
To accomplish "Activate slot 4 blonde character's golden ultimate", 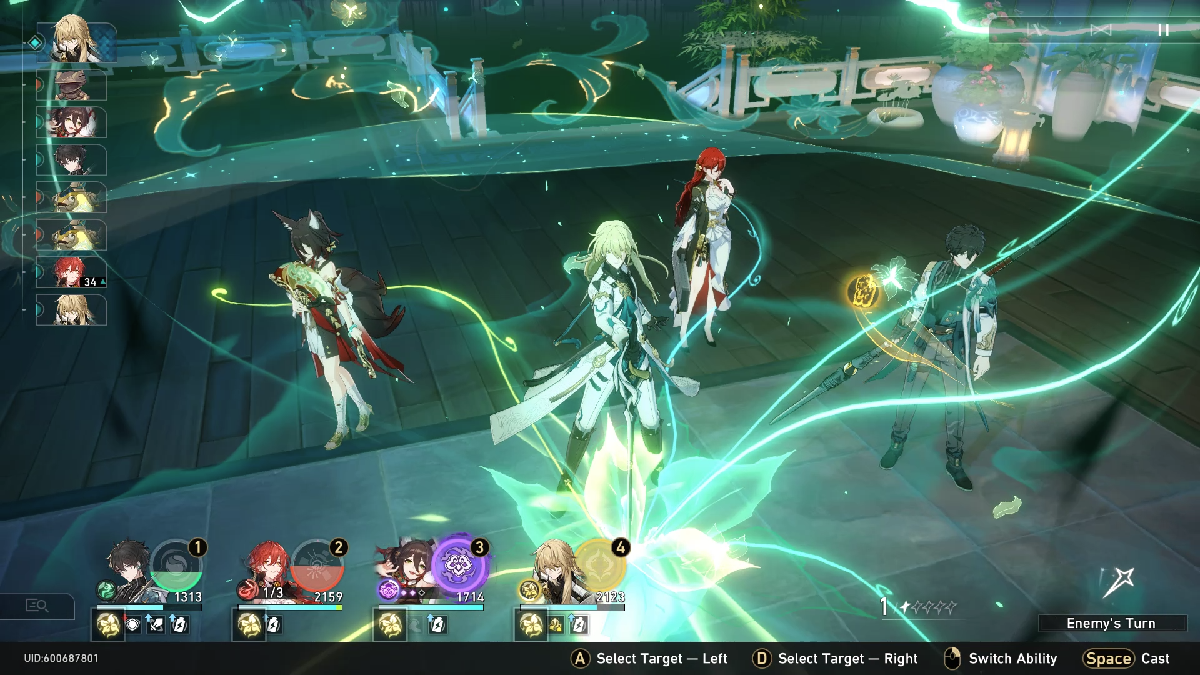I will pos(600,565).
